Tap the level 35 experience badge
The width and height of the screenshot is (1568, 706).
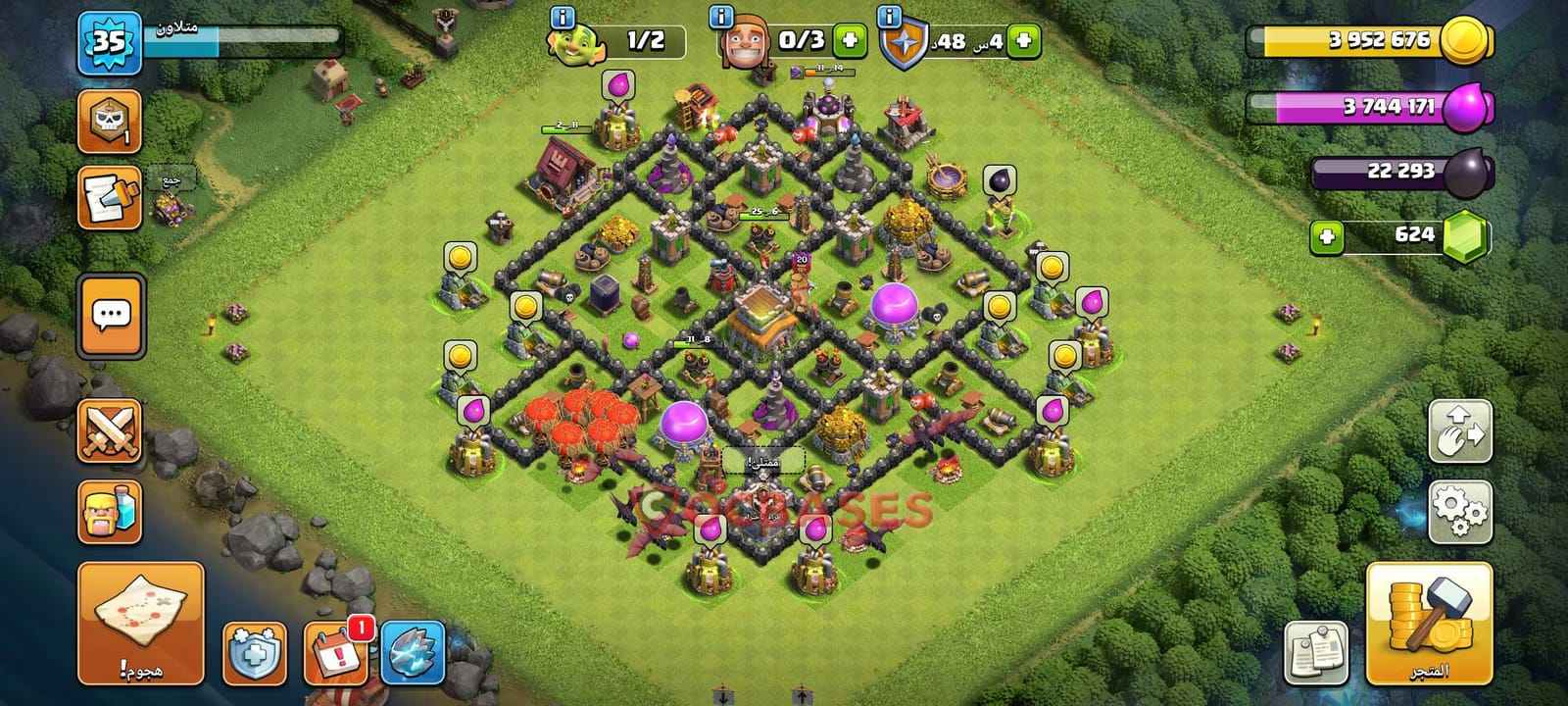pyautogui.click(x=111, y=44)
